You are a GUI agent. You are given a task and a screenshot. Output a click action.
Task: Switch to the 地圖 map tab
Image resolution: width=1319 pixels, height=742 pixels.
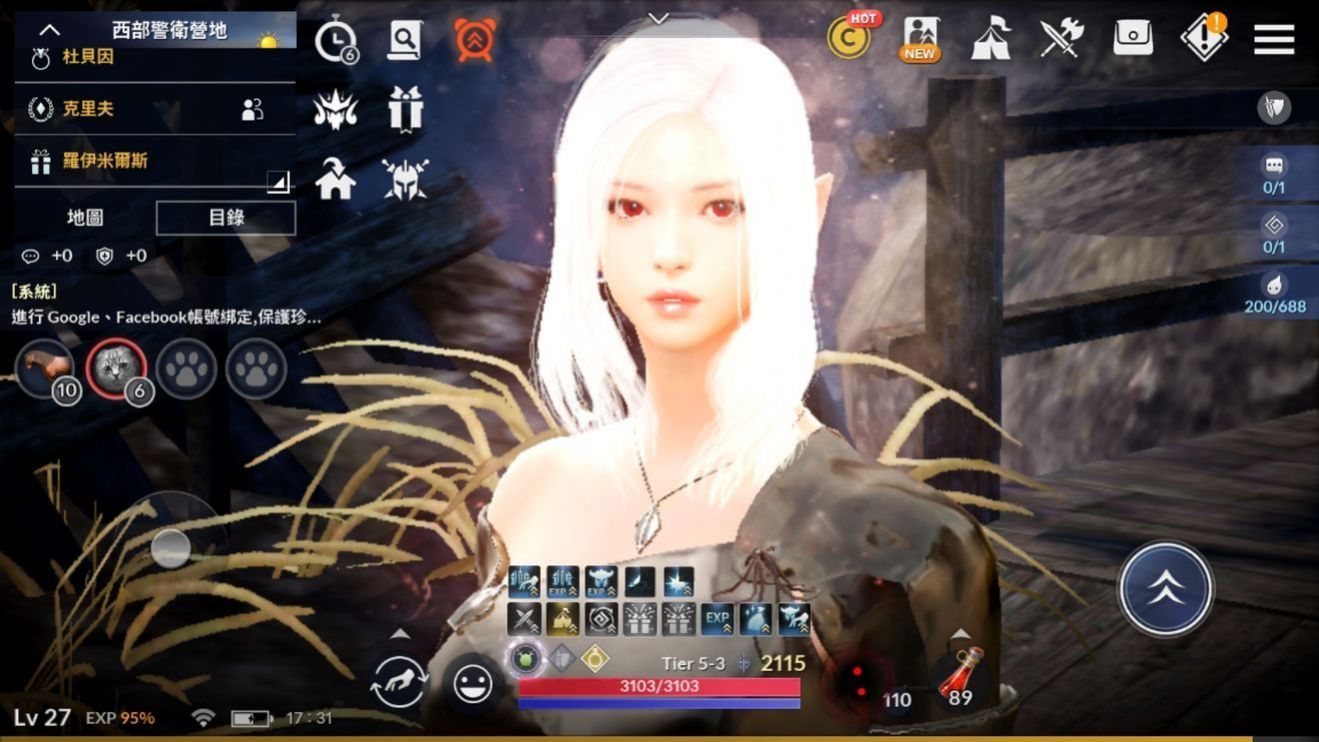coord(86,217)
